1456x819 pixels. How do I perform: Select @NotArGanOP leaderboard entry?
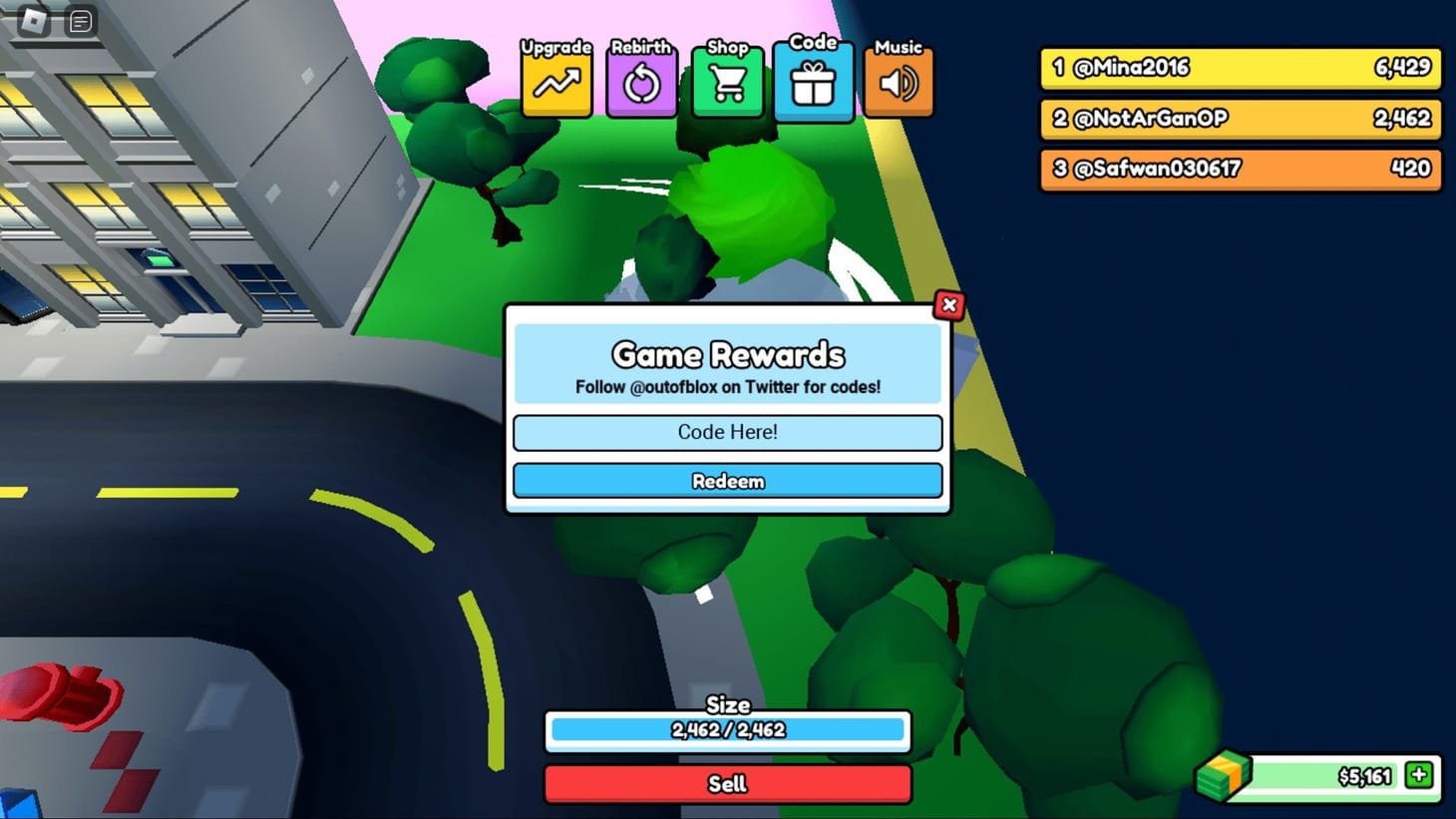pyautogui.click(x=1239, y=119)
